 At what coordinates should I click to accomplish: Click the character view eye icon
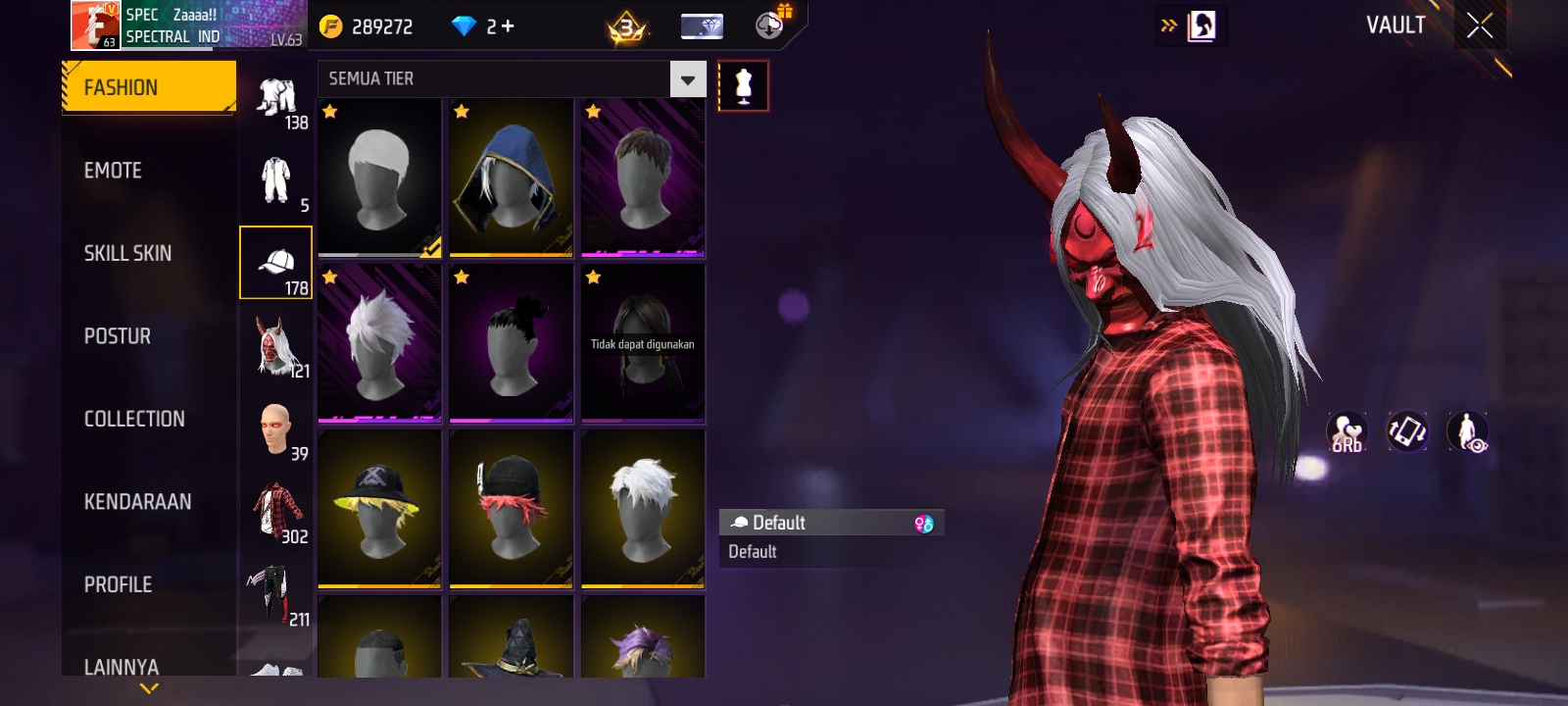(x=1467, y=431)
